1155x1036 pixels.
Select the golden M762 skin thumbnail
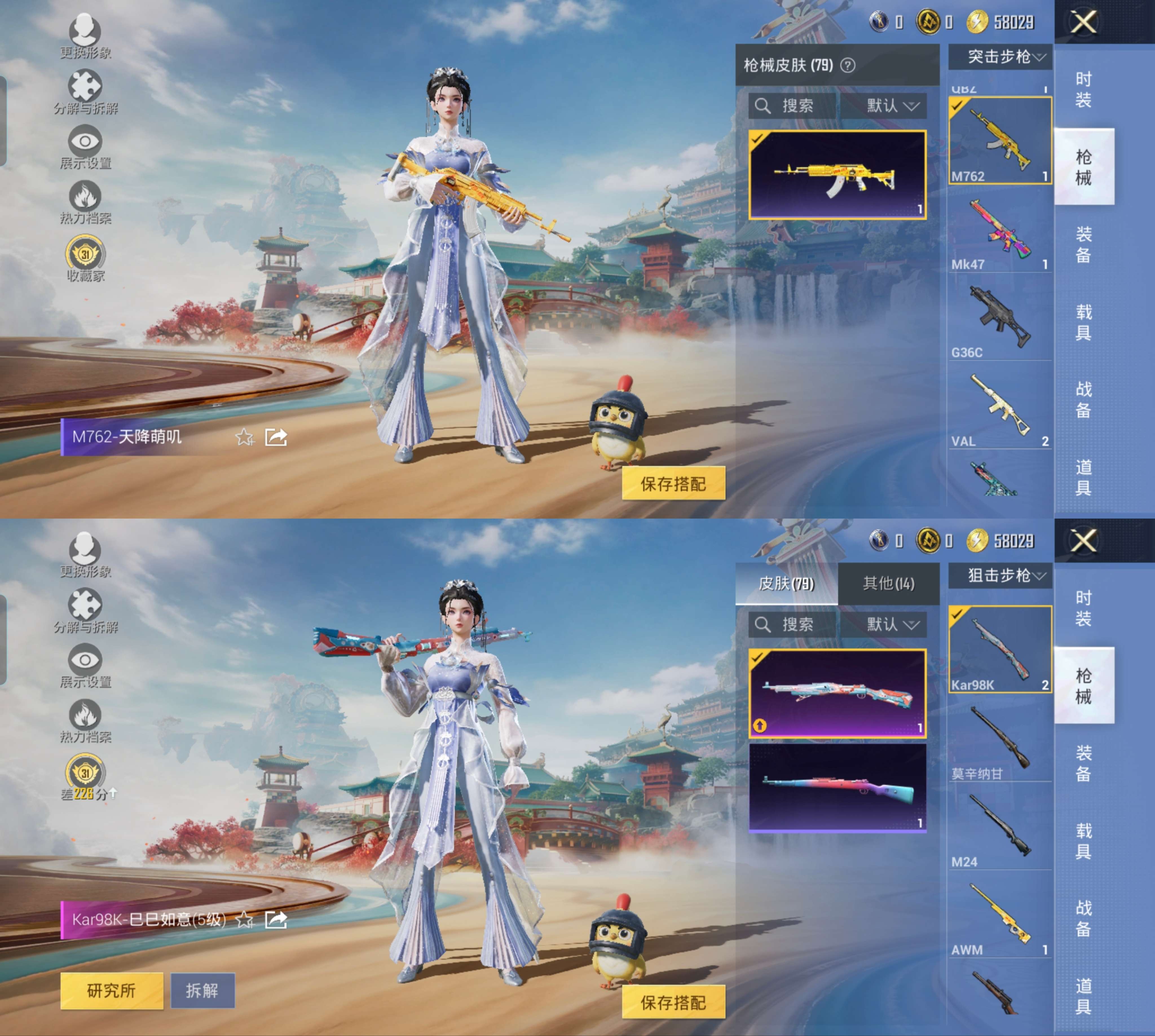point(837,175)
